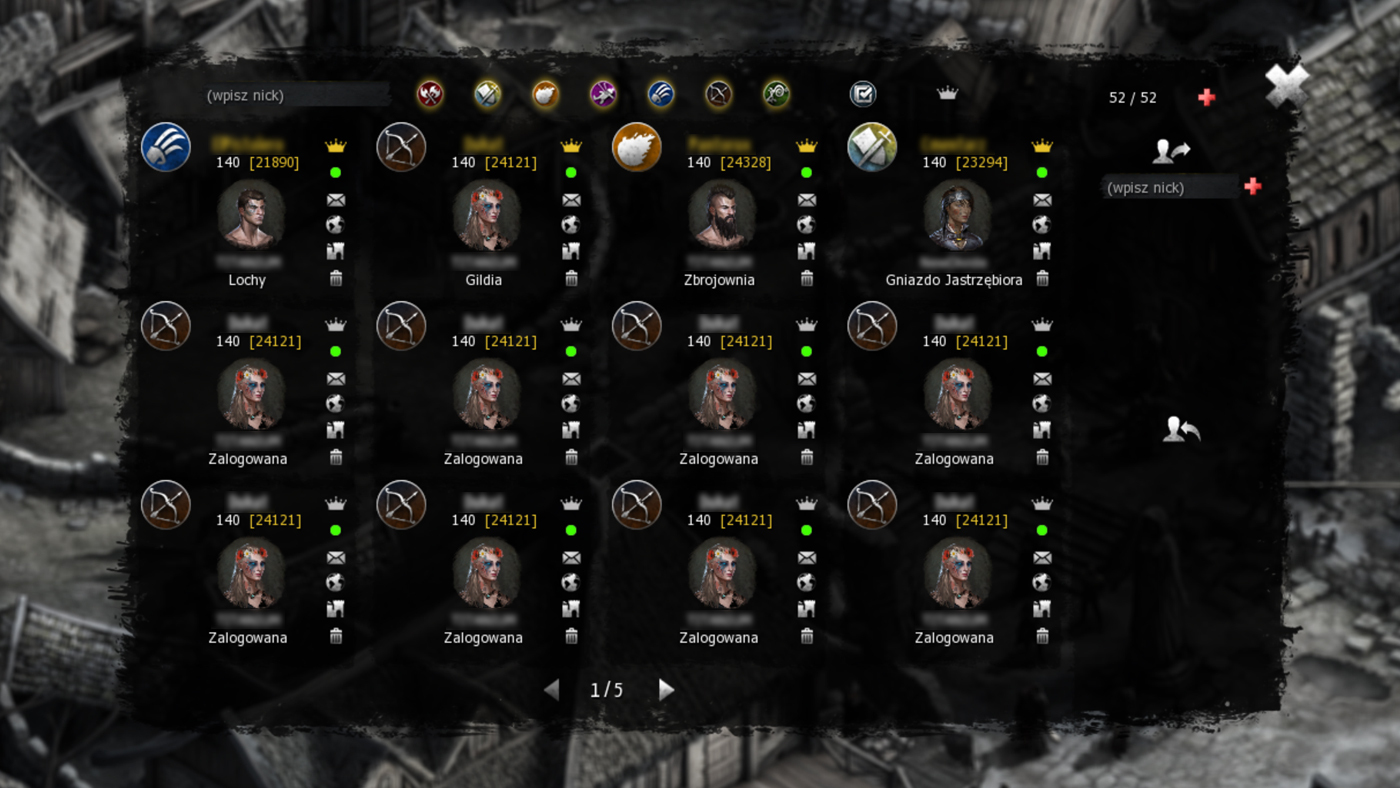The width and height of the screenshot is (1400, 788).
Task: Filter by the green spiral class icon
Action: (x=776, y=94)
